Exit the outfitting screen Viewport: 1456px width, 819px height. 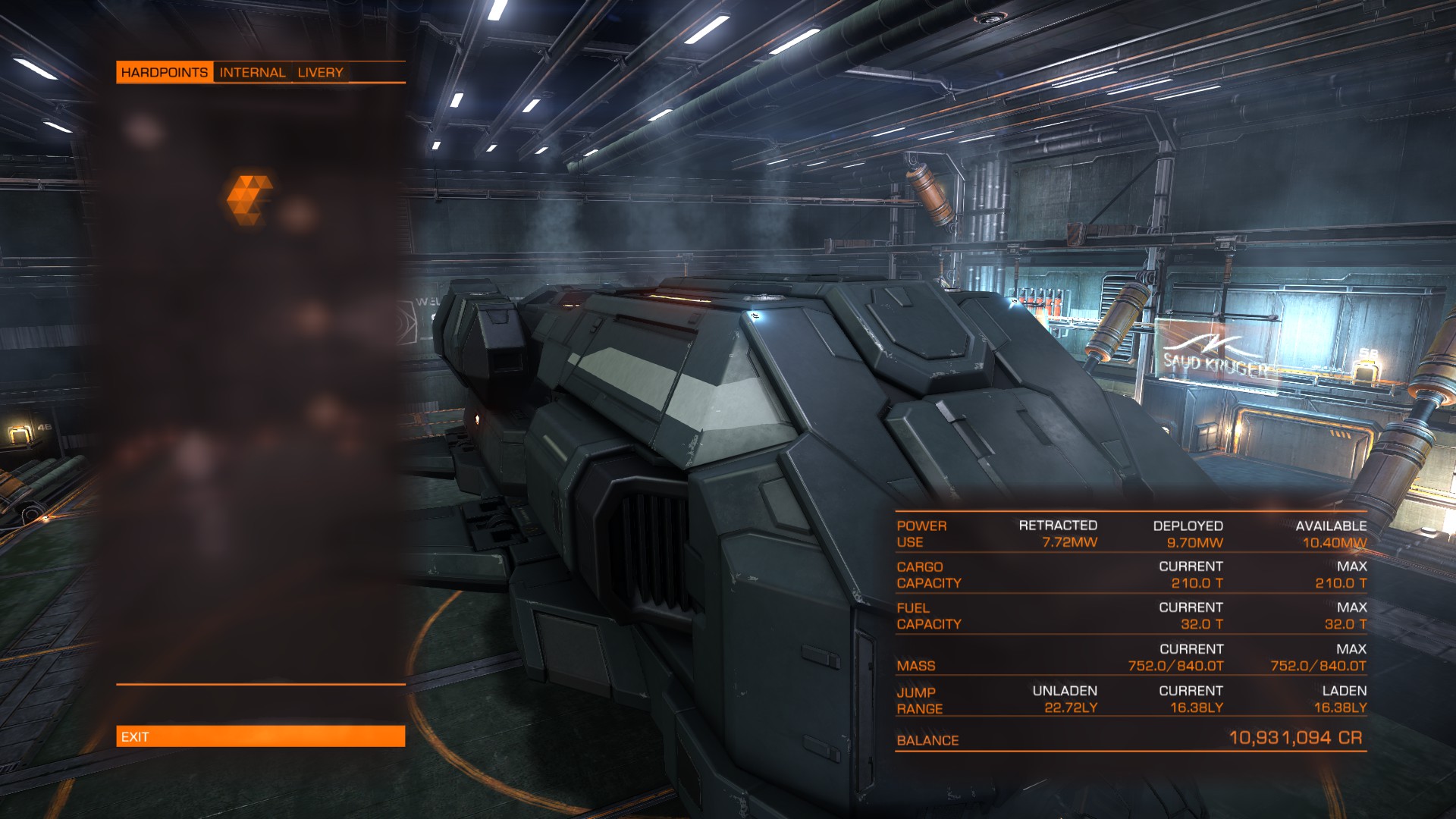click(x=260, y=736)
